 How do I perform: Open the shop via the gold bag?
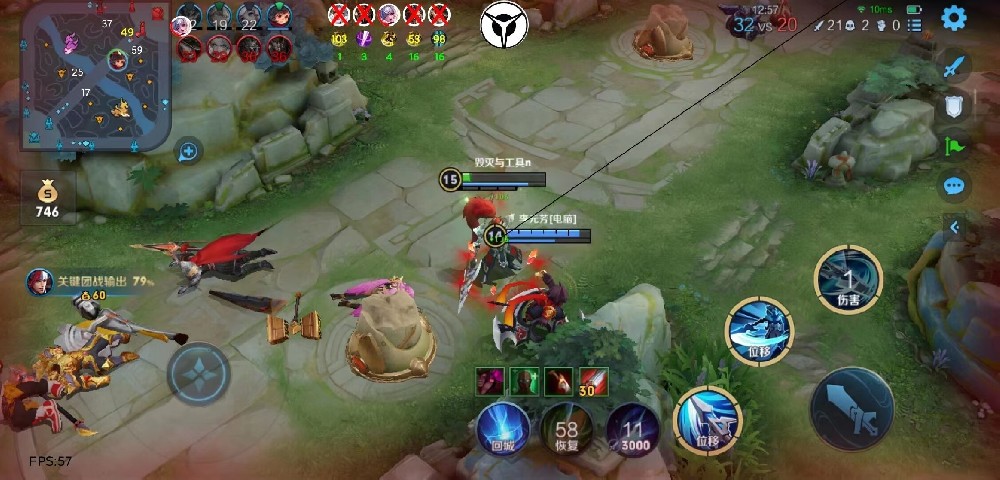coord(47,198)
